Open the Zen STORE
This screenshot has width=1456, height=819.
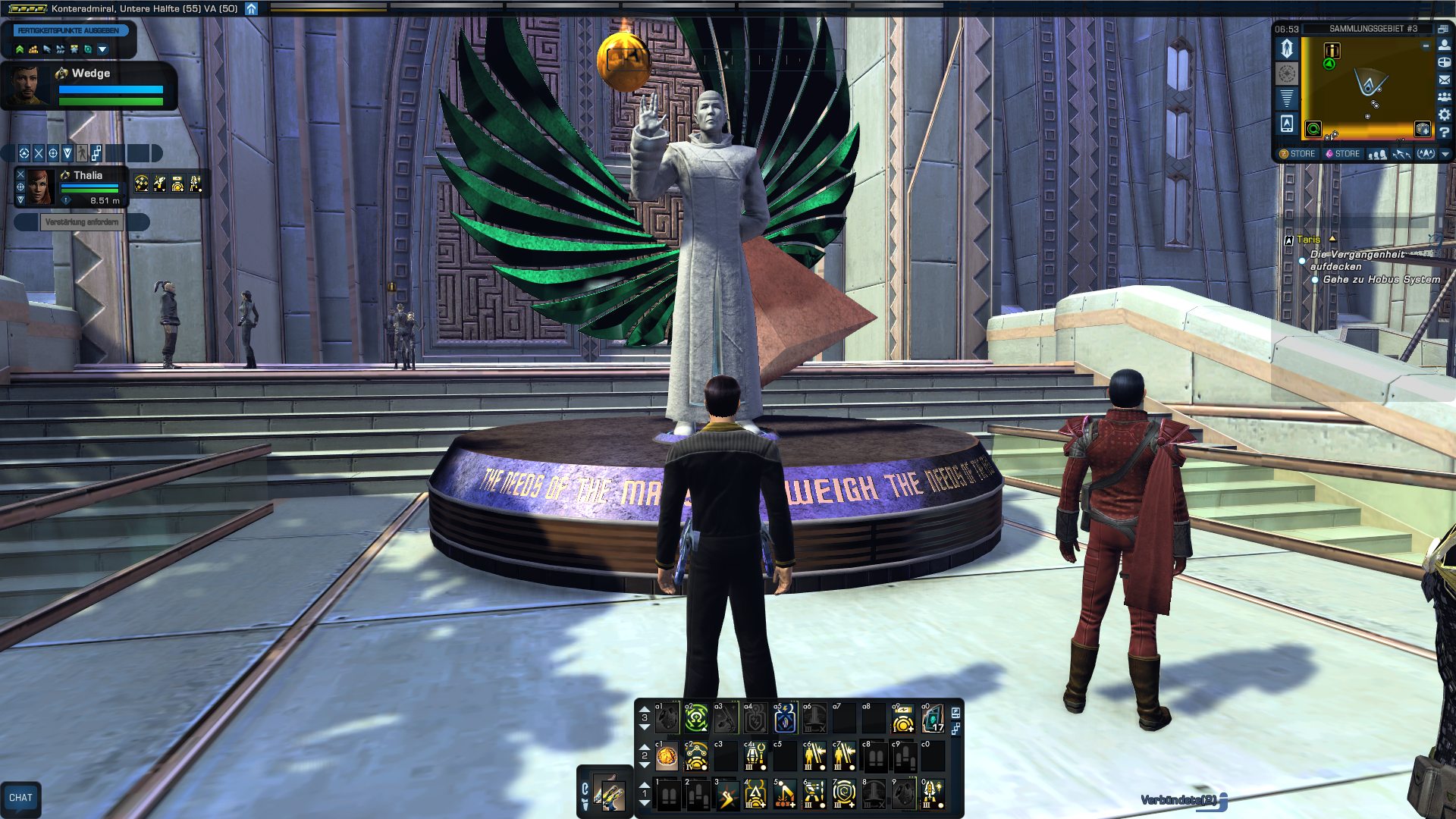point(1298,154)
